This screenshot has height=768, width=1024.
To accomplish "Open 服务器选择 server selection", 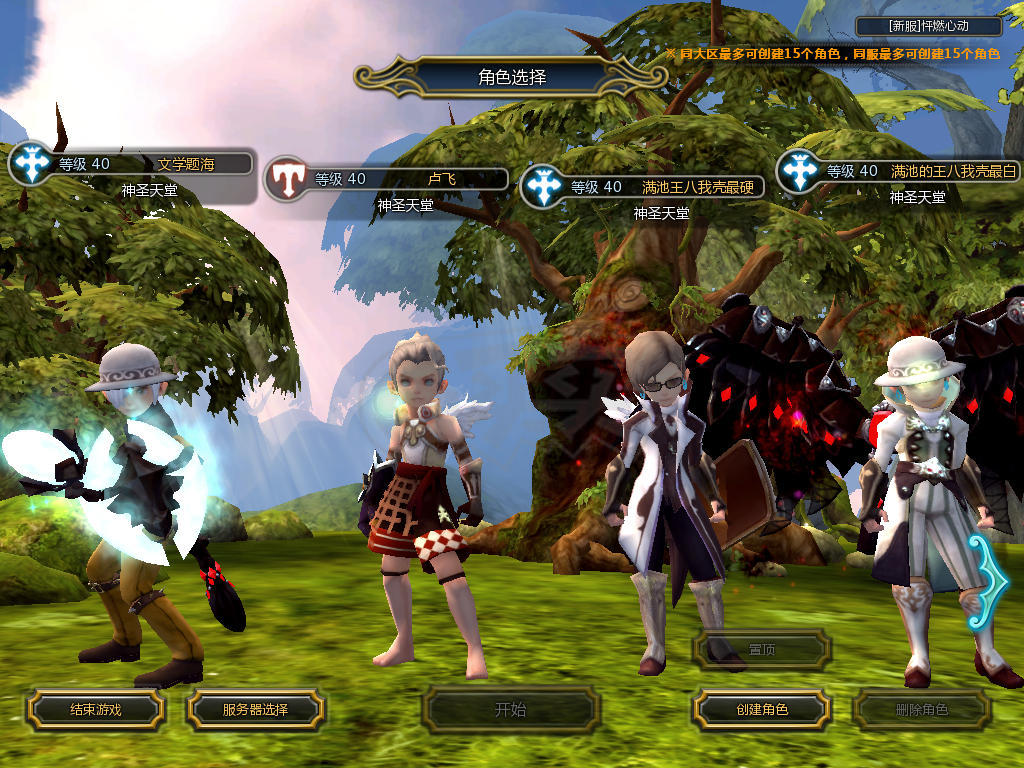I will click(255, 709).
